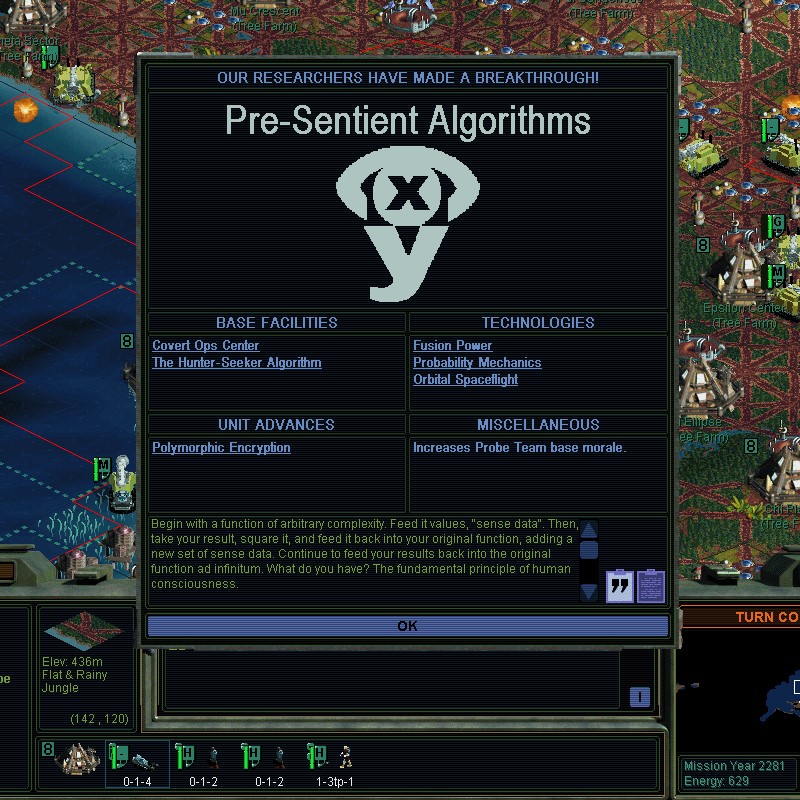Show the Orbital Spaceflight technology entry

pos(465,379)
